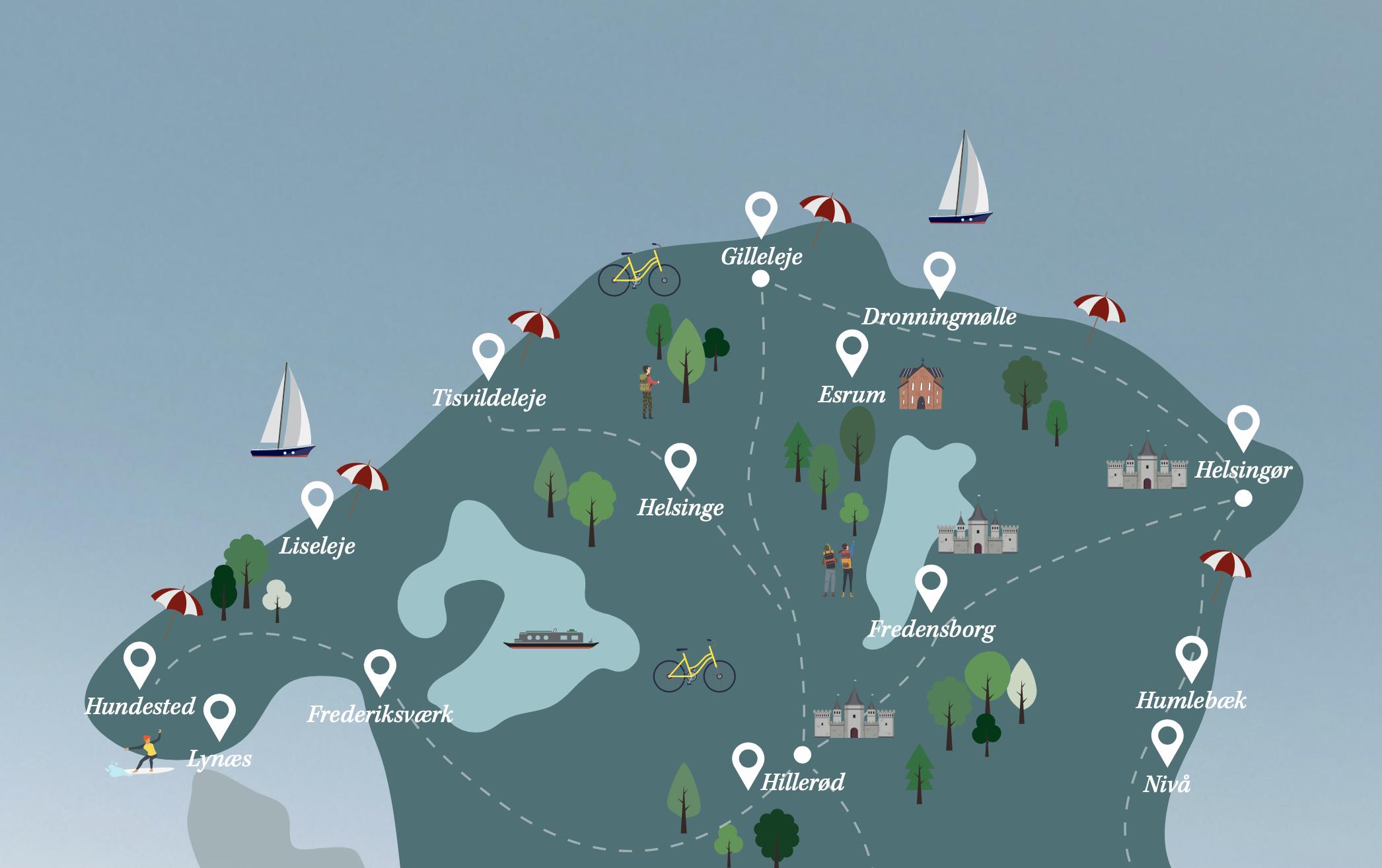Screen dimensions: 1382x868
Task: Open the Frederiksværk map marker
Action: [380, 668]
